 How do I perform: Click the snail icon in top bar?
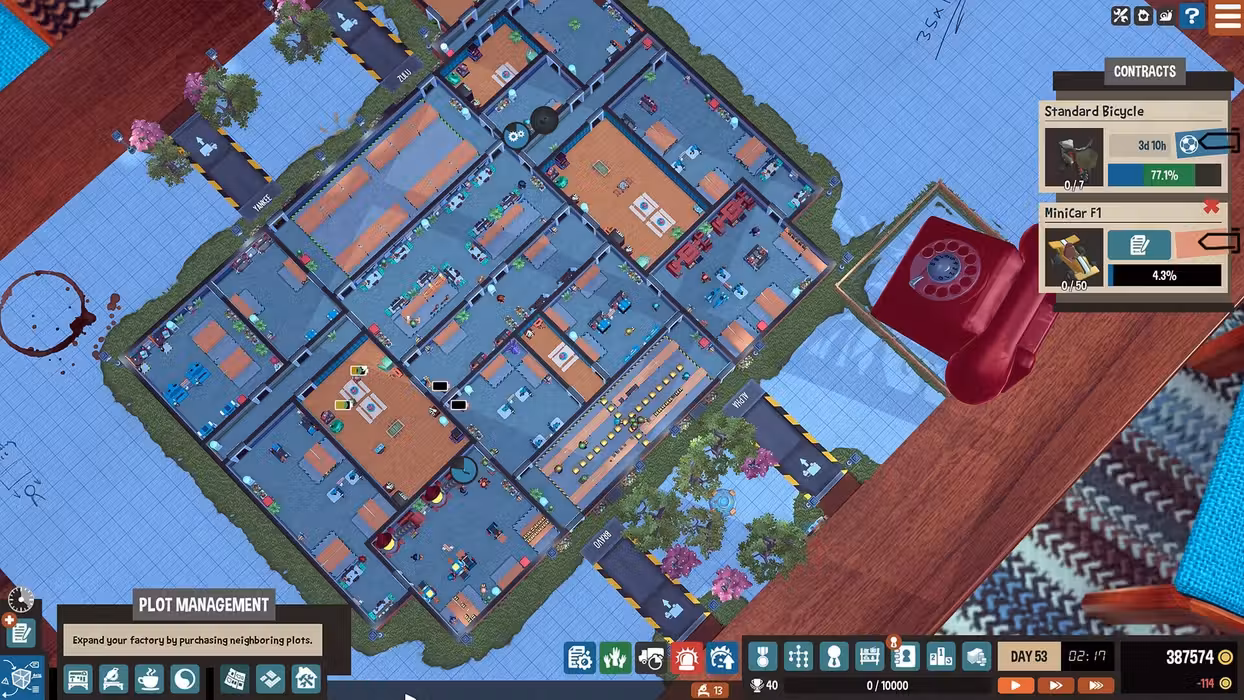[1167, 16]
